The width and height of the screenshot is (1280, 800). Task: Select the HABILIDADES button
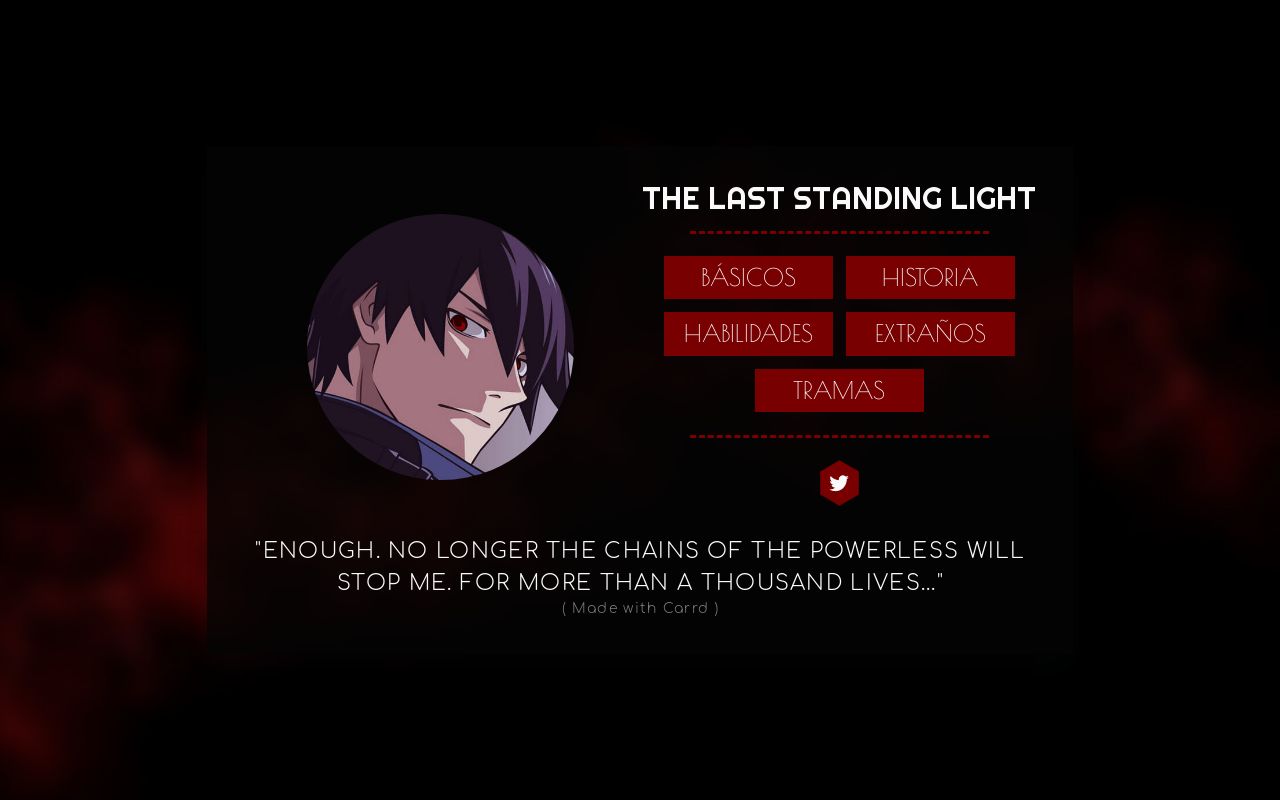pos(748,333)
